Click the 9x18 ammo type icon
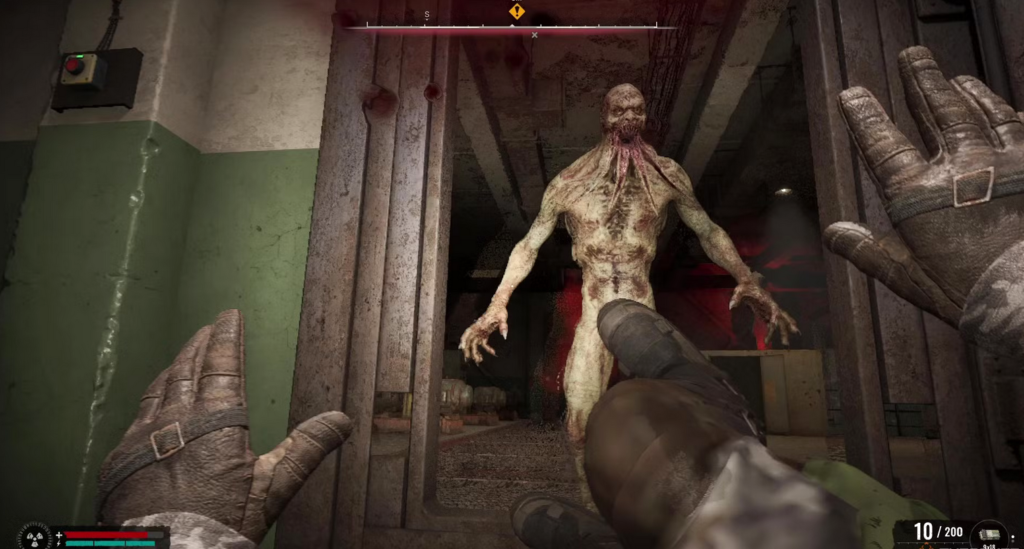1024x549 pixels. pyautogui.click(x=991, y=535)
